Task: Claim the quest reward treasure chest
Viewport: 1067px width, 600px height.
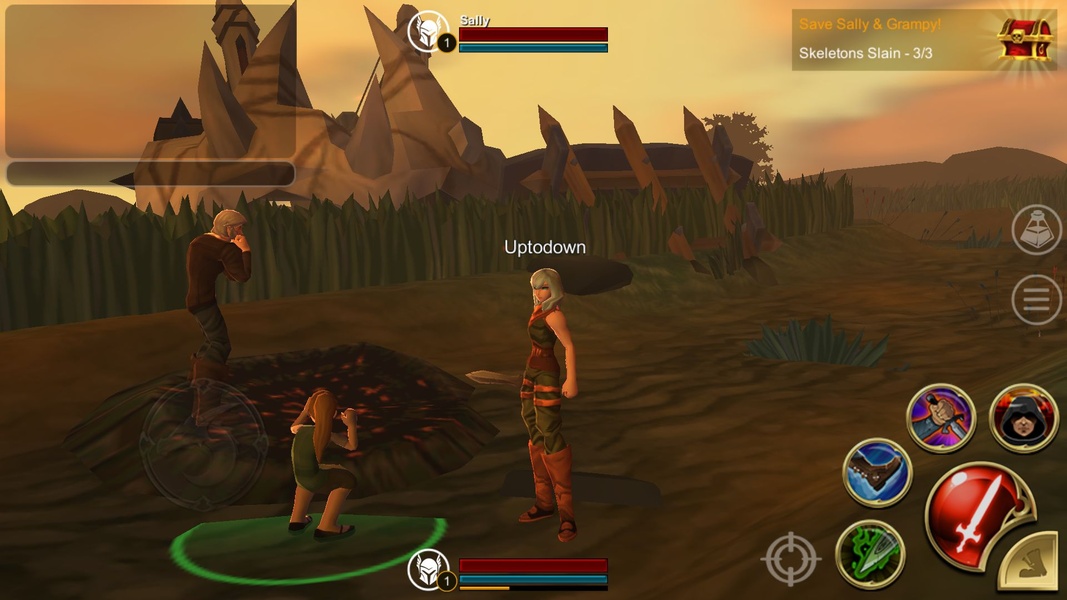Action: 1026,39
